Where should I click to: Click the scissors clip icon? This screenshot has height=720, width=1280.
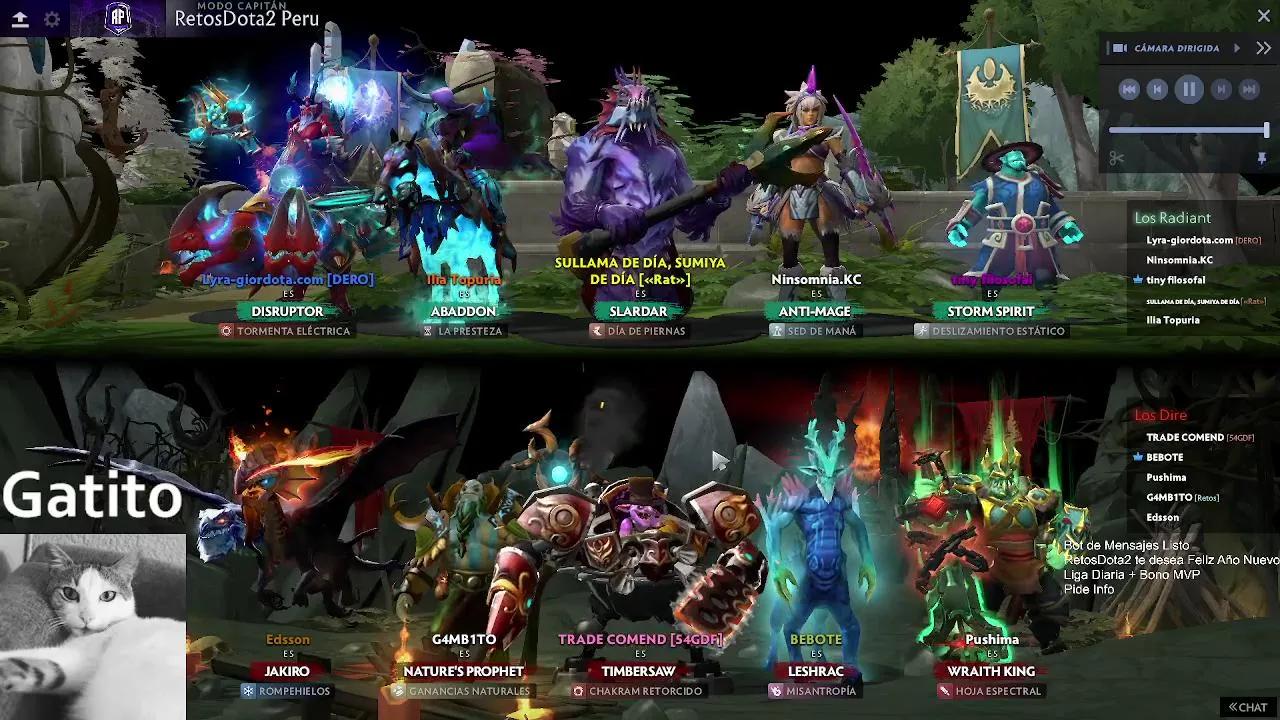point(1117,158)
